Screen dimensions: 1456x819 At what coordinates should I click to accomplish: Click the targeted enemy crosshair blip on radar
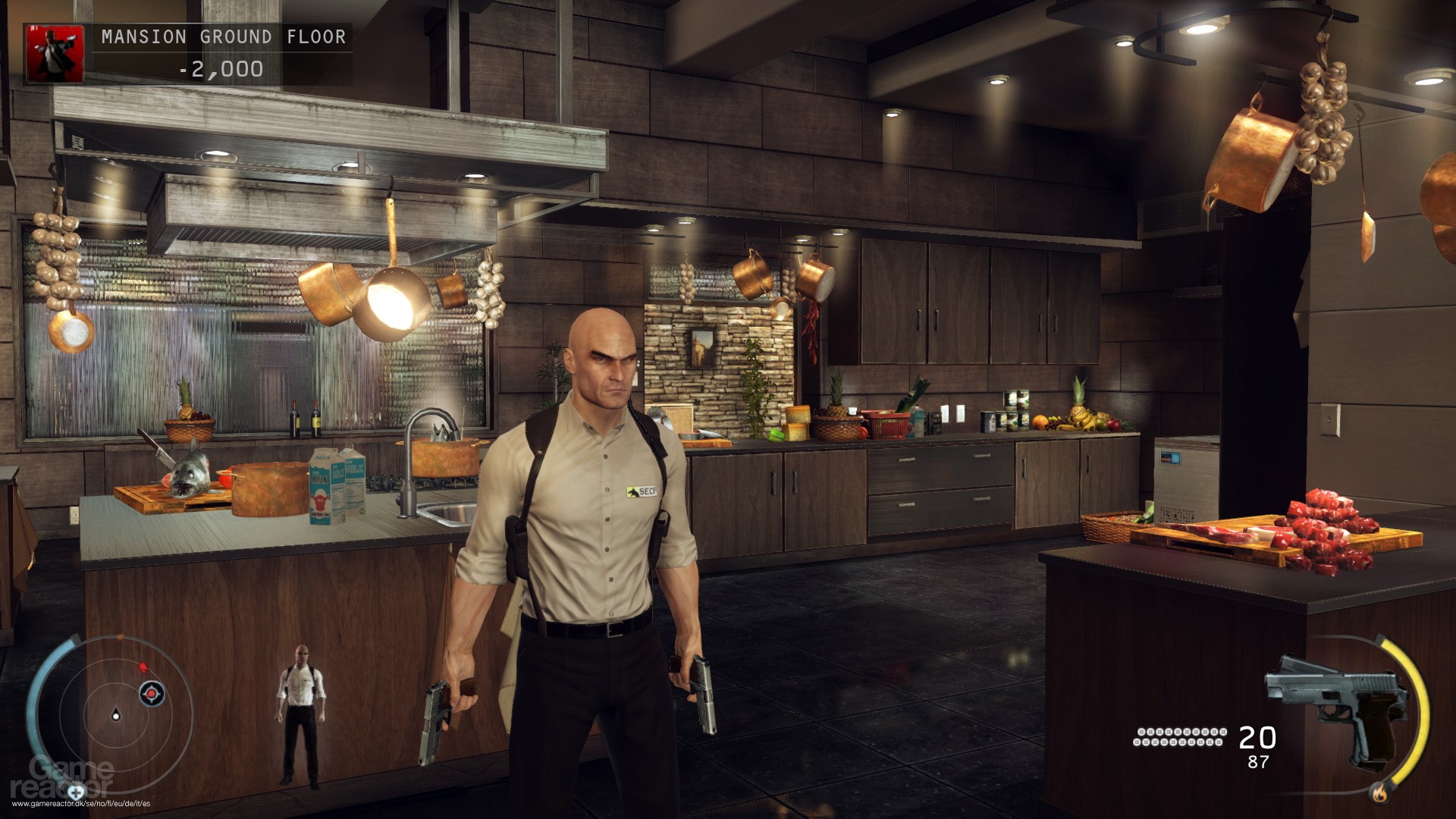point(152,694)
